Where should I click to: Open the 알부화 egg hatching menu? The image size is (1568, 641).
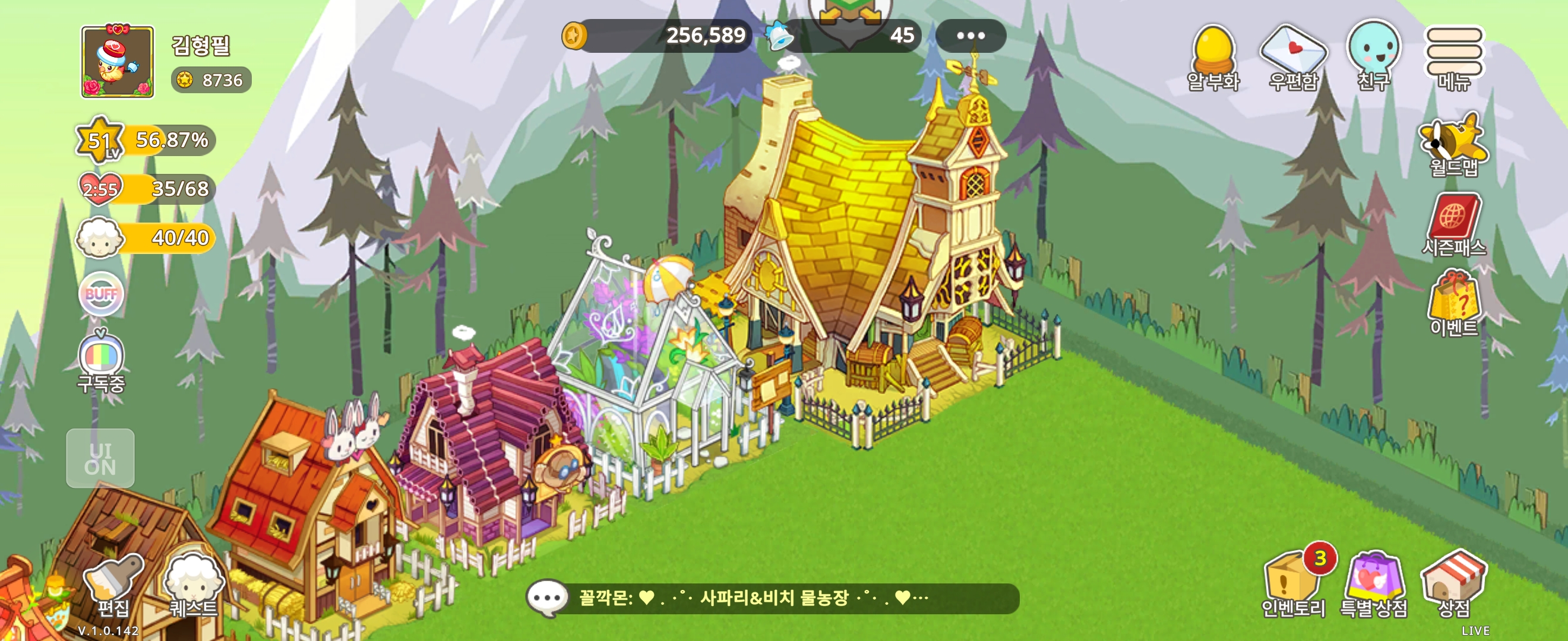1214,56
